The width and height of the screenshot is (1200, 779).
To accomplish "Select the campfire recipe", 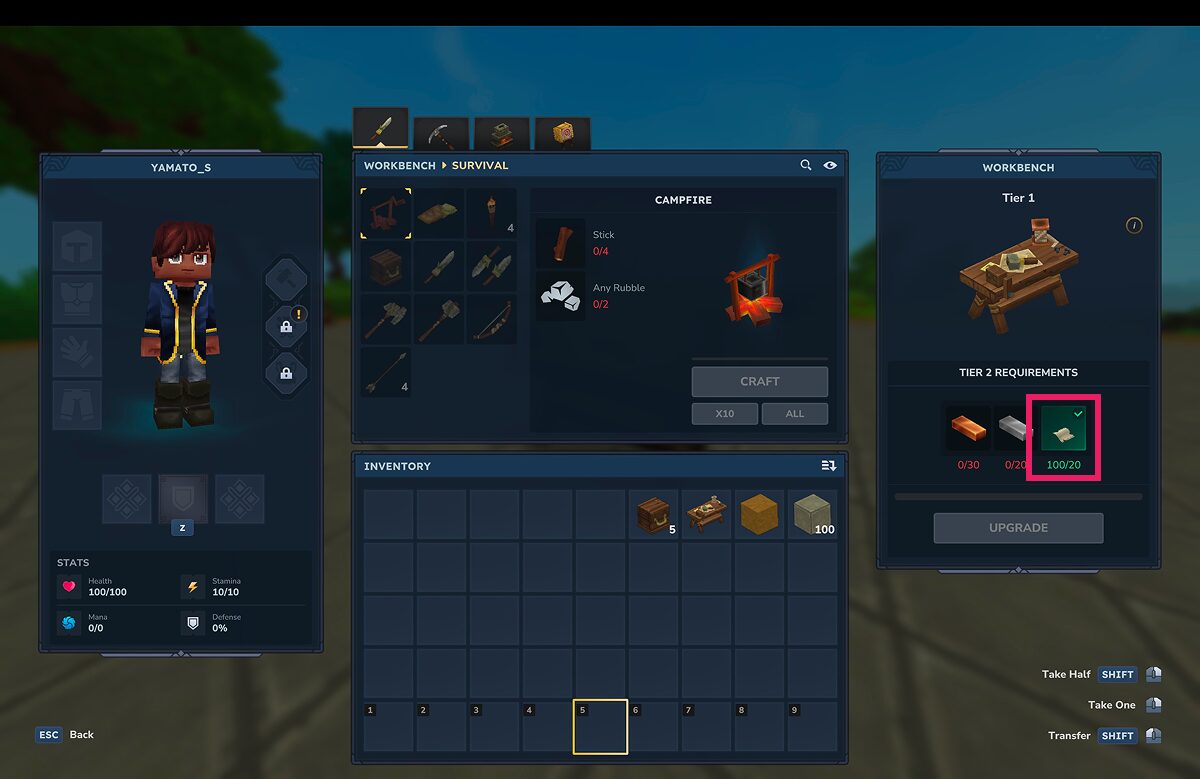I will (x=386, y=213).
